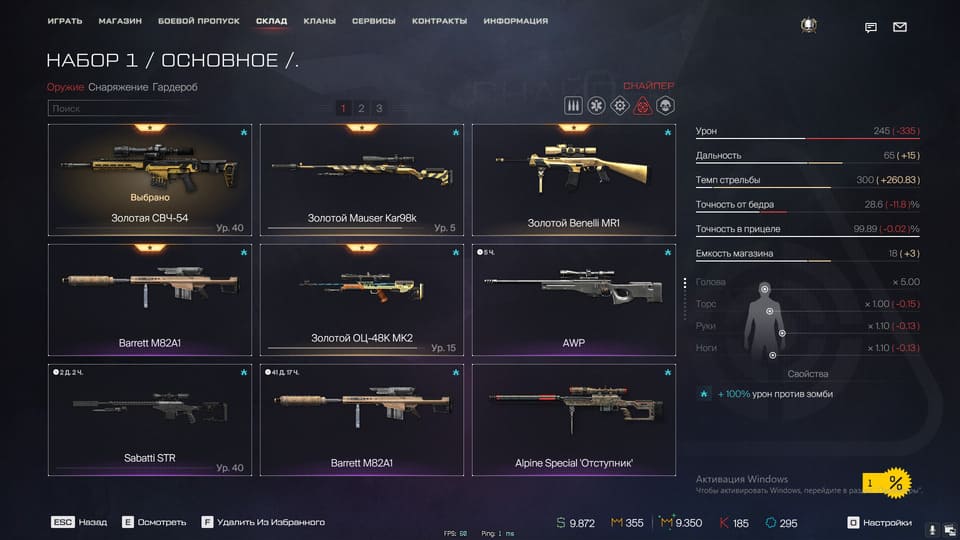Open the КОНТРАКТЫ section
The image size is (960, 540).
pos(439,21)
